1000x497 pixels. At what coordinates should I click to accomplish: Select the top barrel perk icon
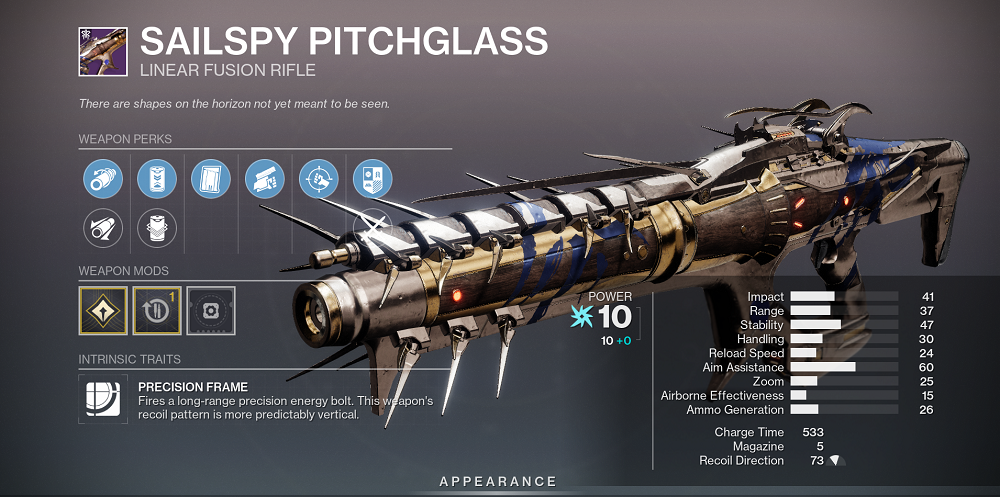click(102, 180)
